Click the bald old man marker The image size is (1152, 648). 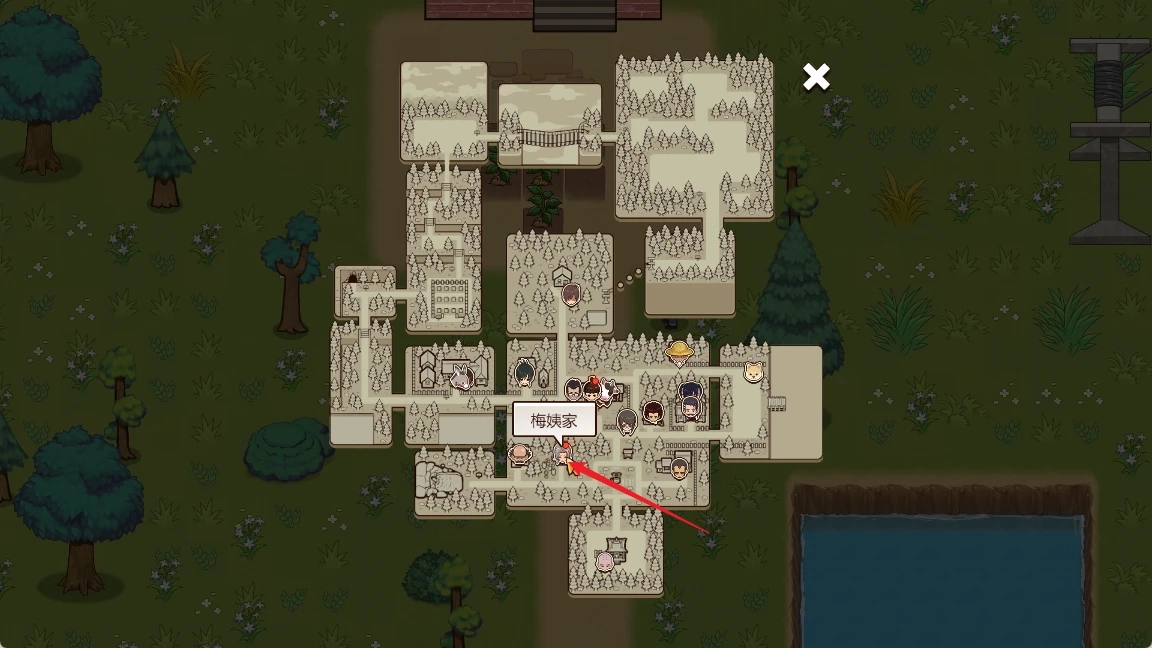pyautogui.click(x=519, y=455)
